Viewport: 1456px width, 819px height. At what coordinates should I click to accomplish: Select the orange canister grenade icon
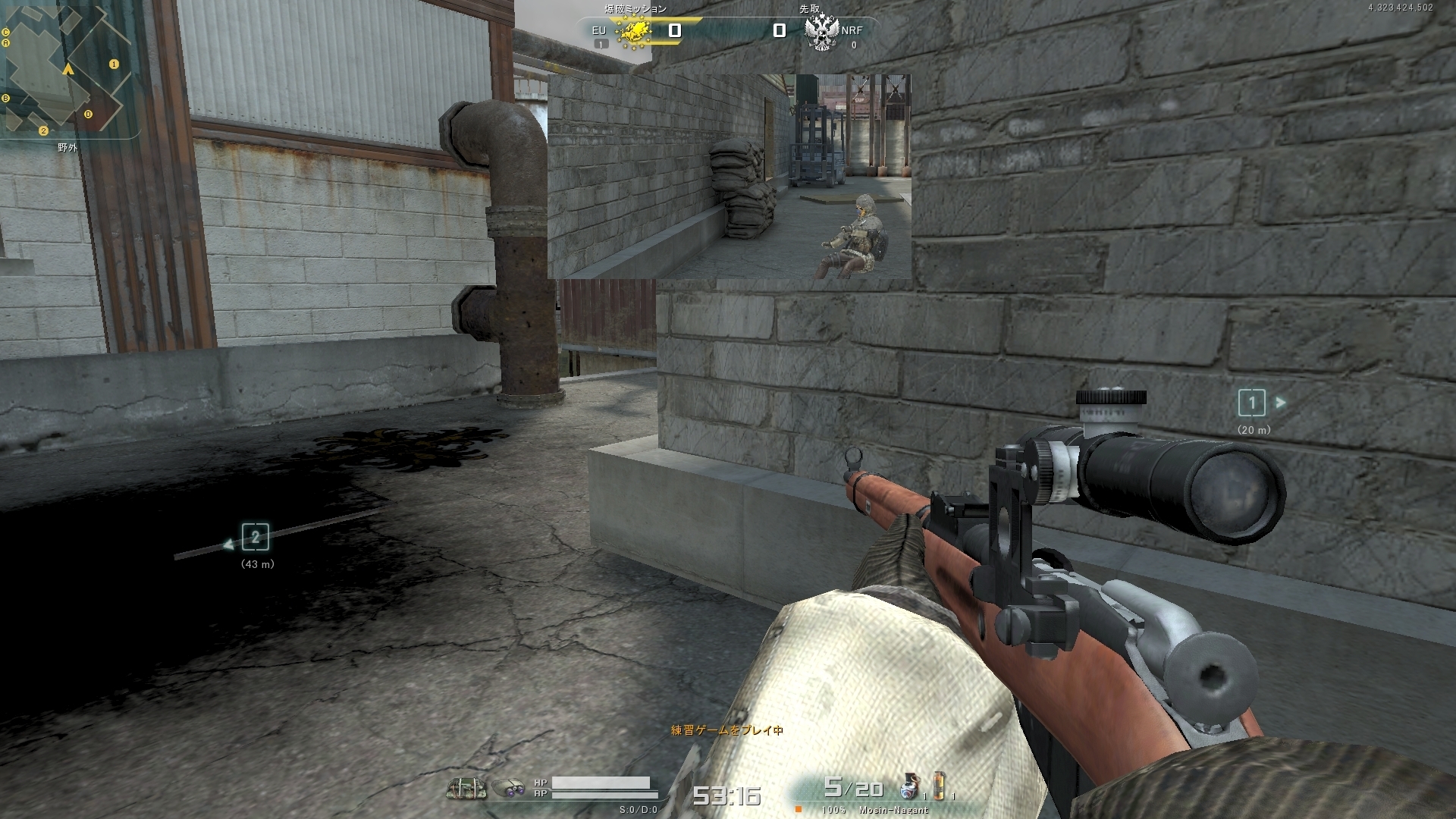[x=939, y=786]
